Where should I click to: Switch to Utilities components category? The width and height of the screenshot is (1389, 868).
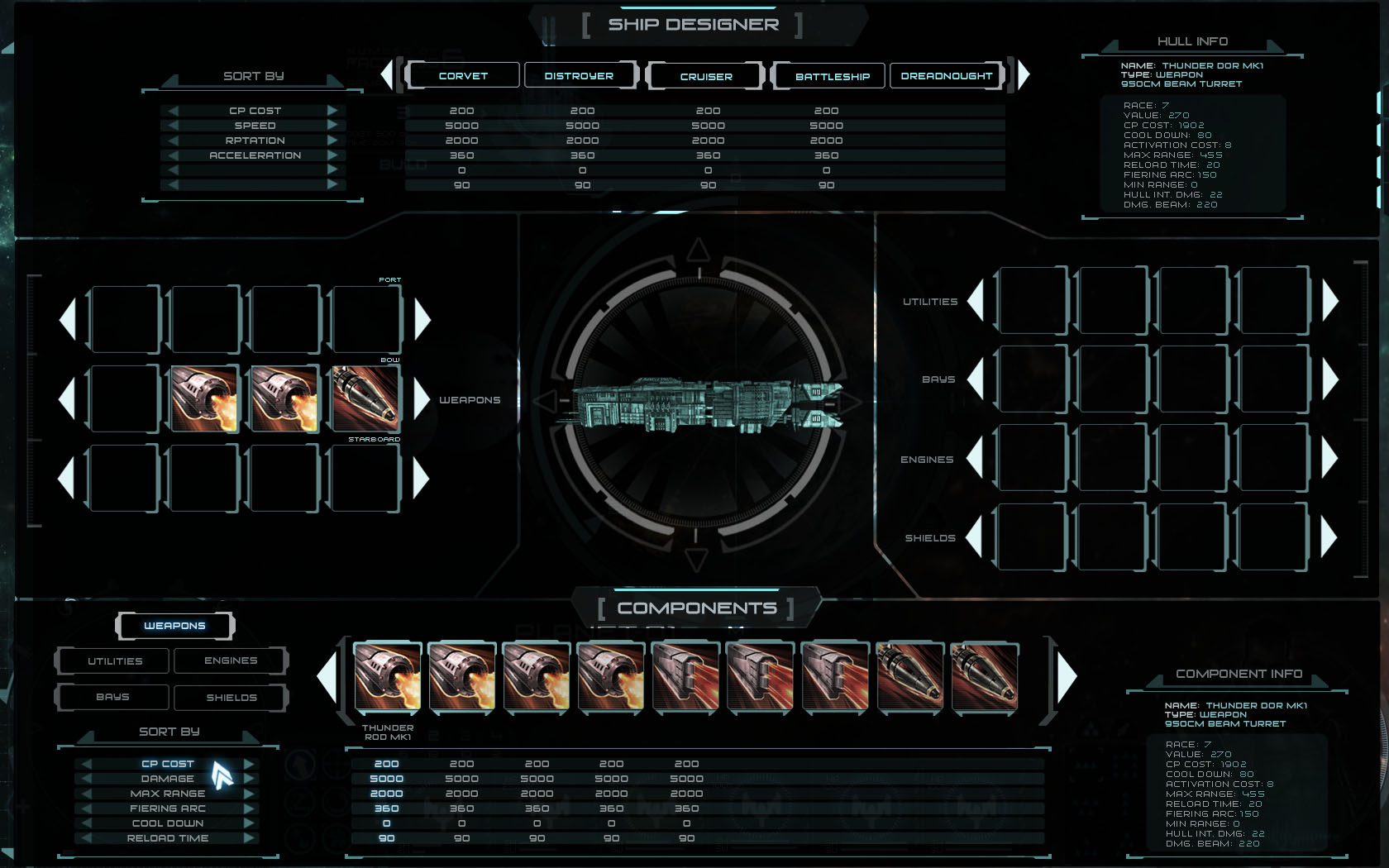(115, 661)
